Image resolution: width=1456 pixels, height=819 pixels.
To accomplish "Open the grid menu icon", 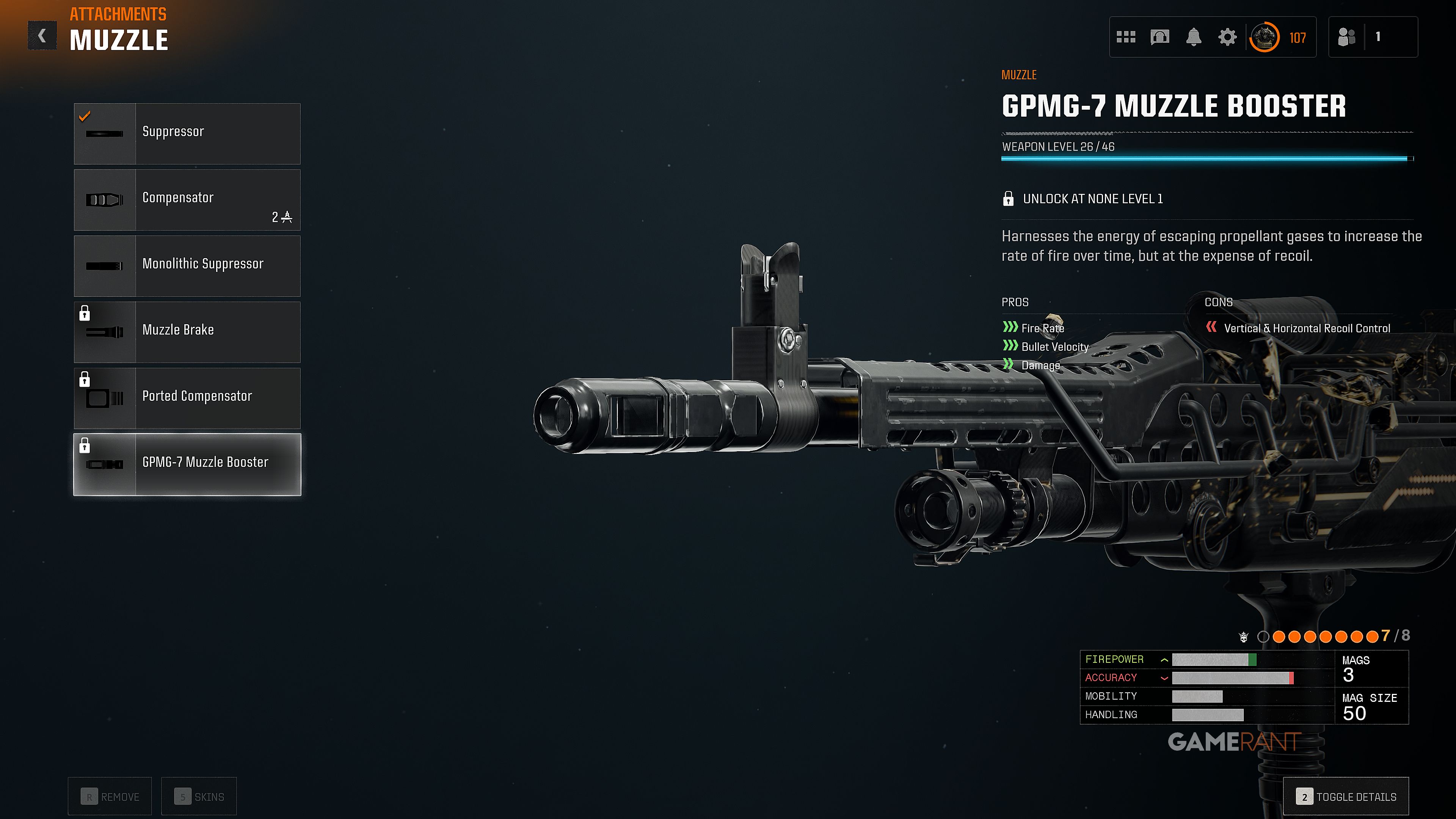I will point(1126,37).
